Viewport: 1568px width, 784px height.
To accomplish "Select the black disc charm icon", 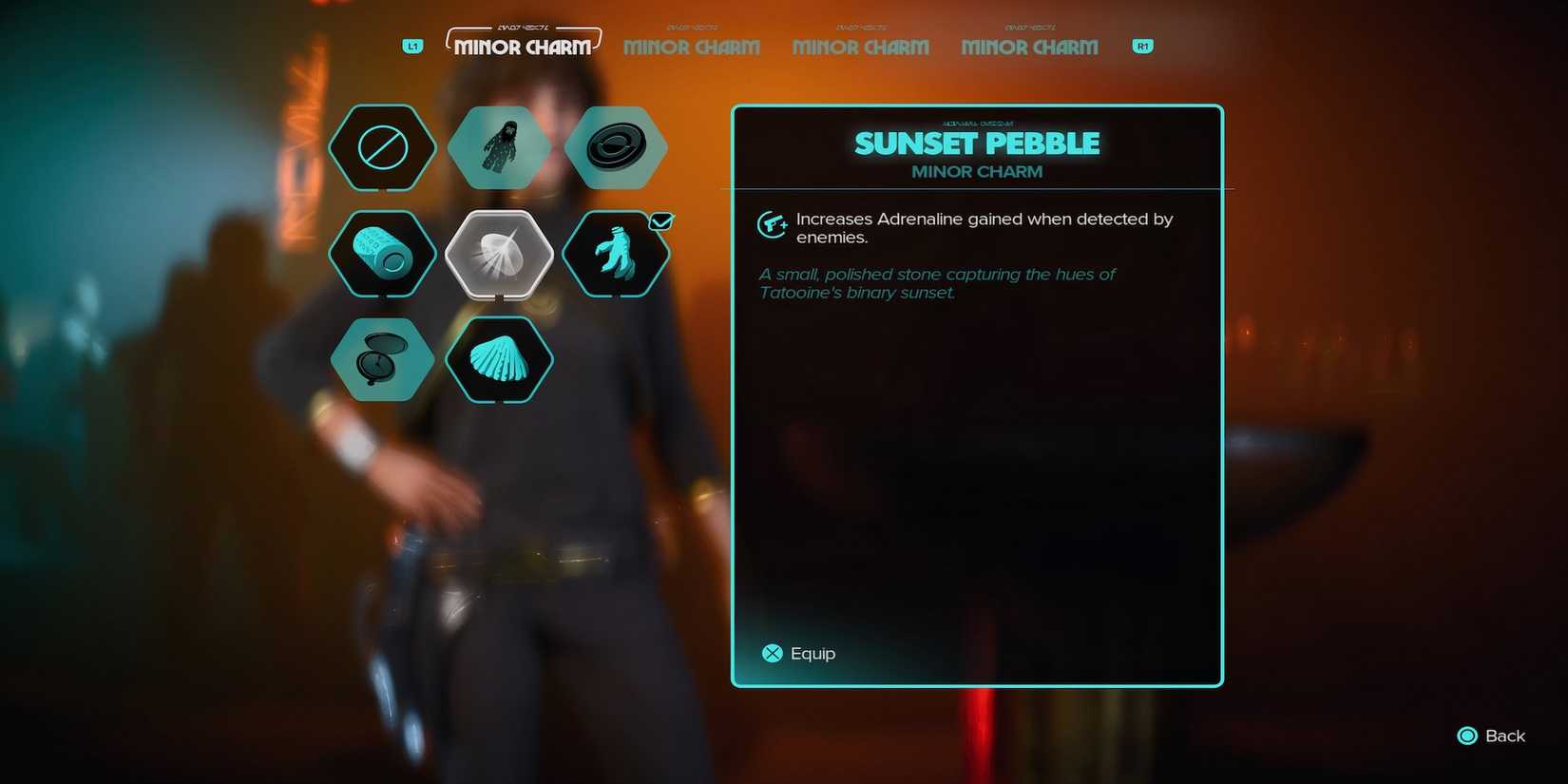I will [616, 147].
